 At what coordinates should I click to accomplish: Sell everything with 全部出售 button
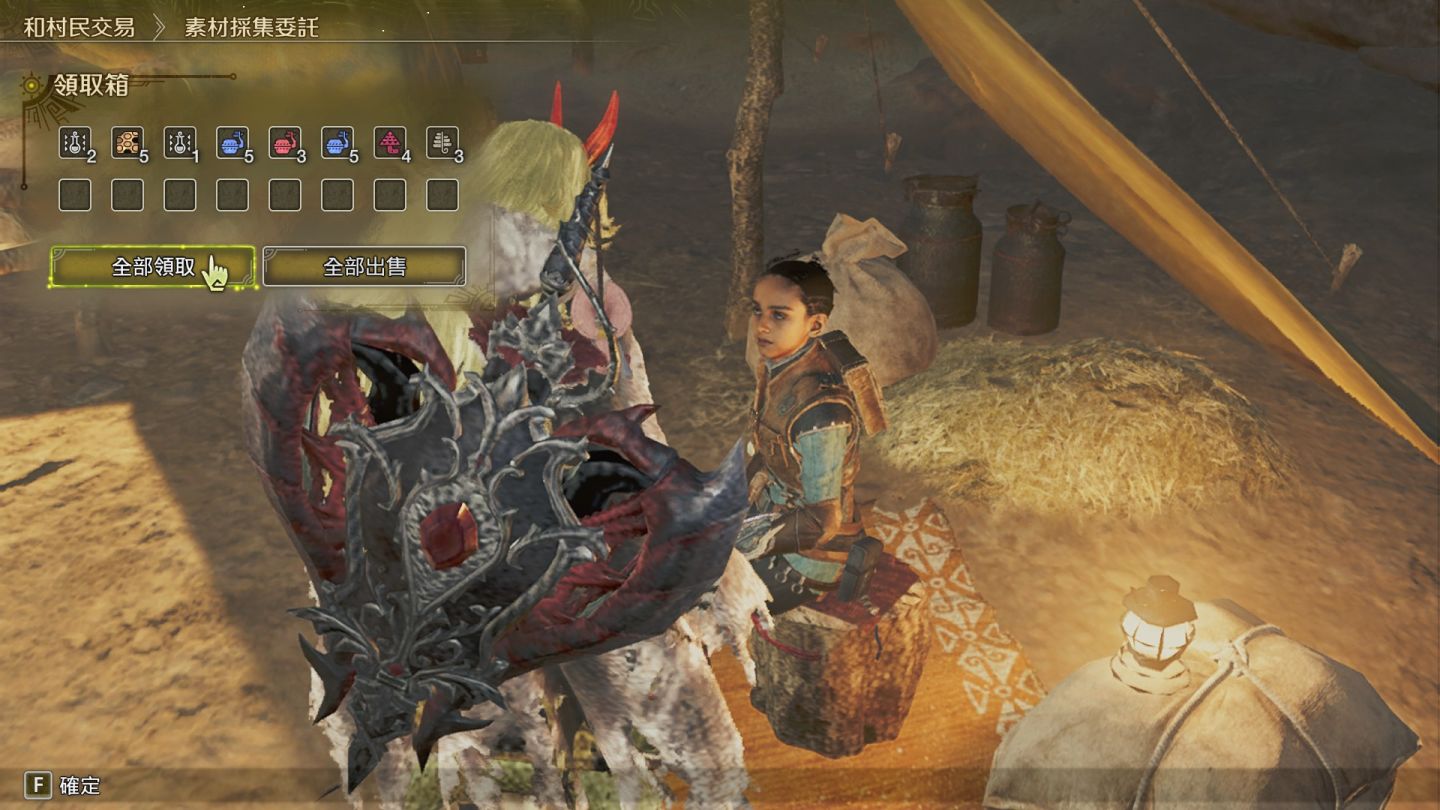364,267
